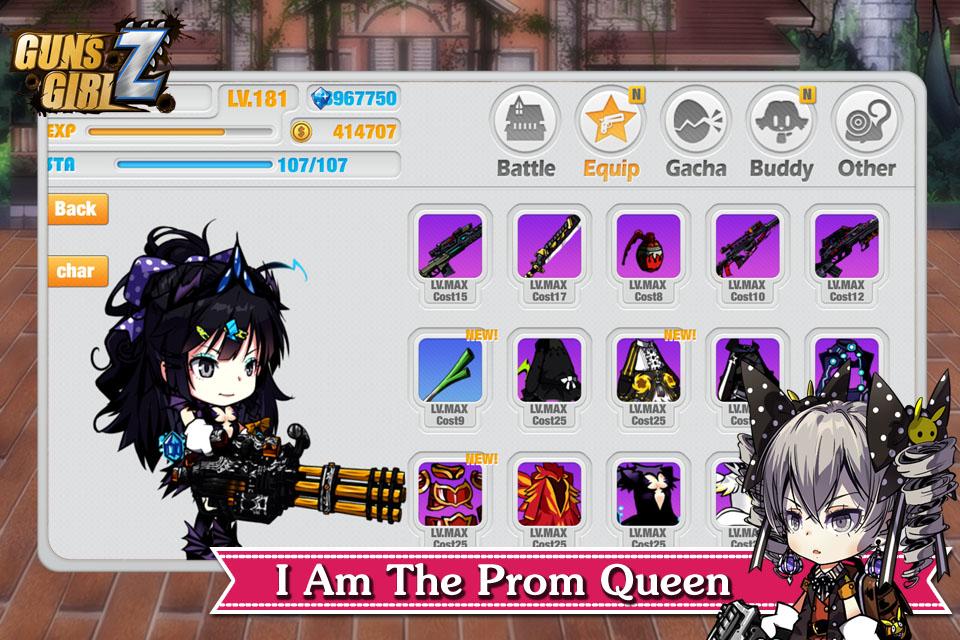Select the Cost8 red grenade slot
960x640 pixels.
pos(648,256)
